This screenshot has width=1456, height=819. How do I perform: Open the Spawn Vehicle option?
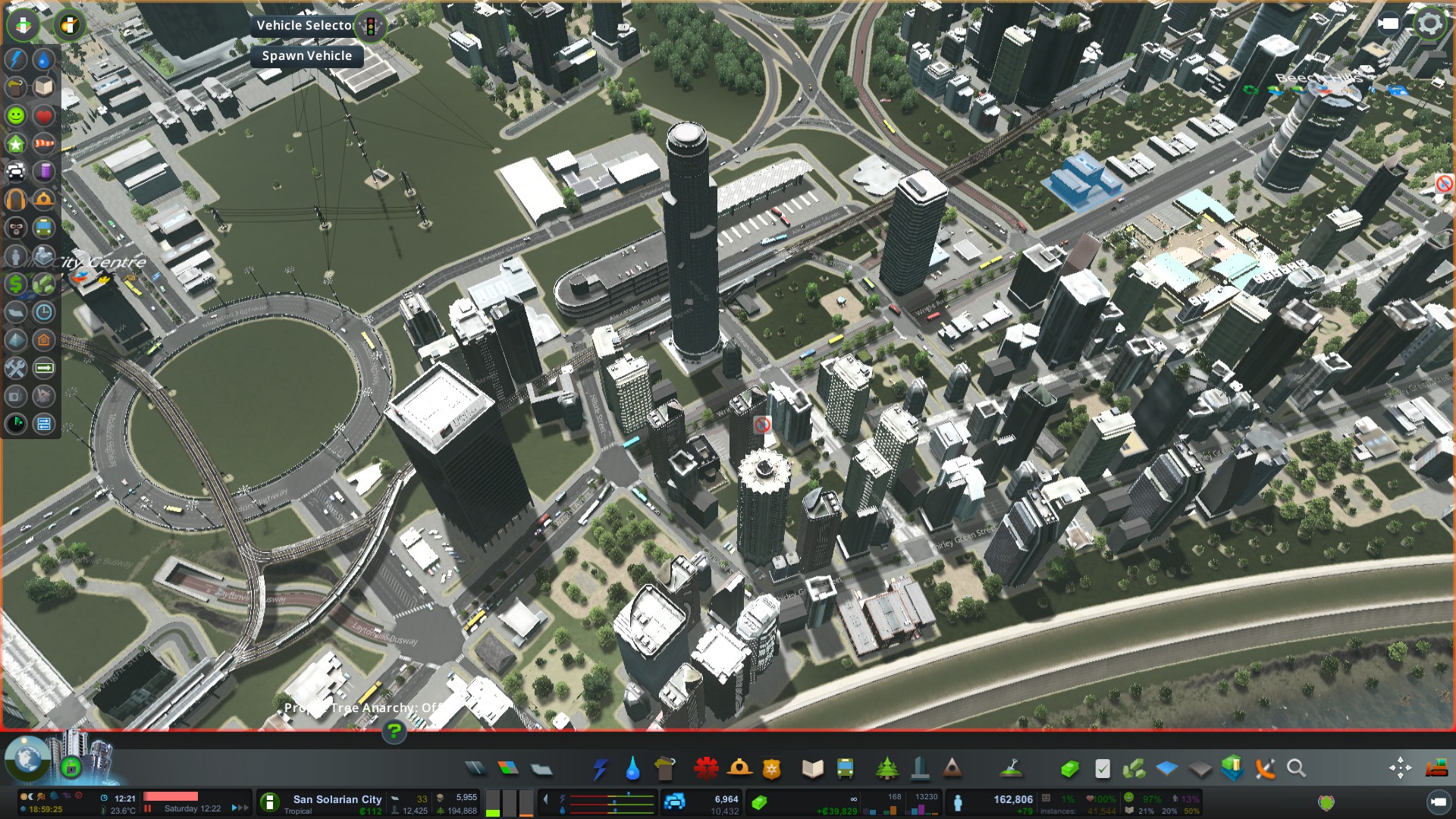pos(306,56)
